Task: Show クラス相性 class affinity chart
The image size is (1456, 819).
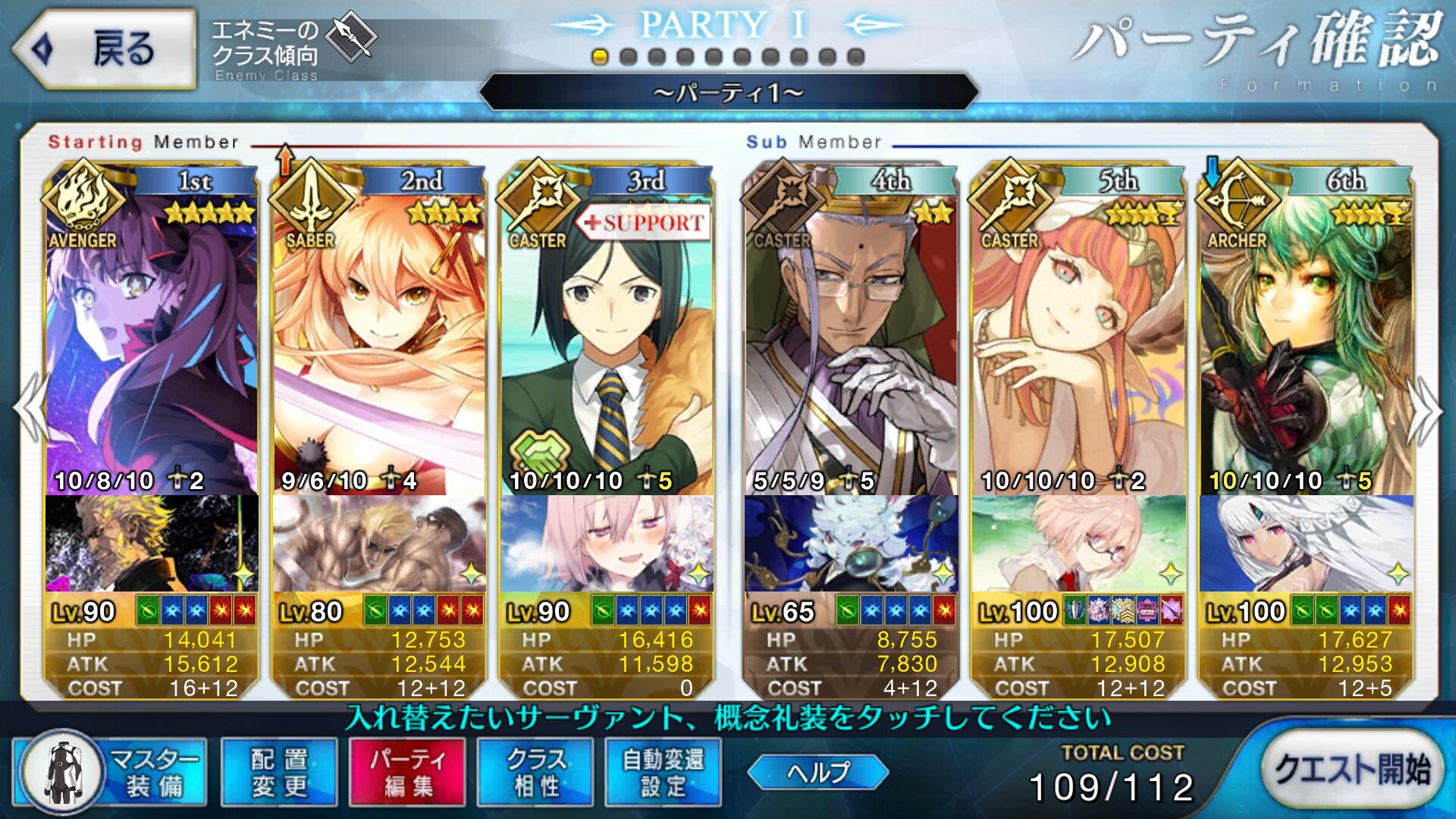Action: 535,772
